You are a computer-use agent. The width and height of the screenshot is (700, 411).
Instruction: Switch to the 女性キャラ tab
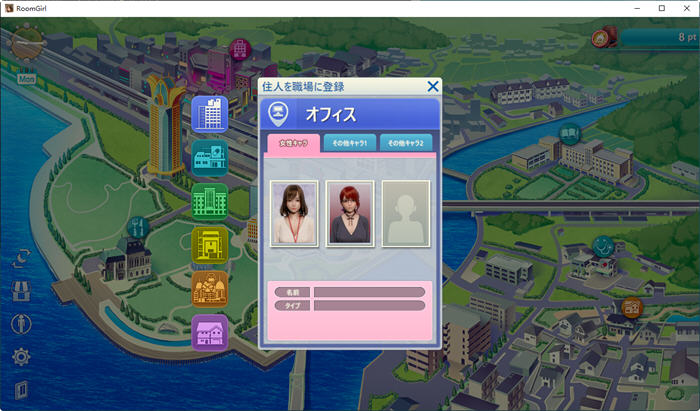292,143
